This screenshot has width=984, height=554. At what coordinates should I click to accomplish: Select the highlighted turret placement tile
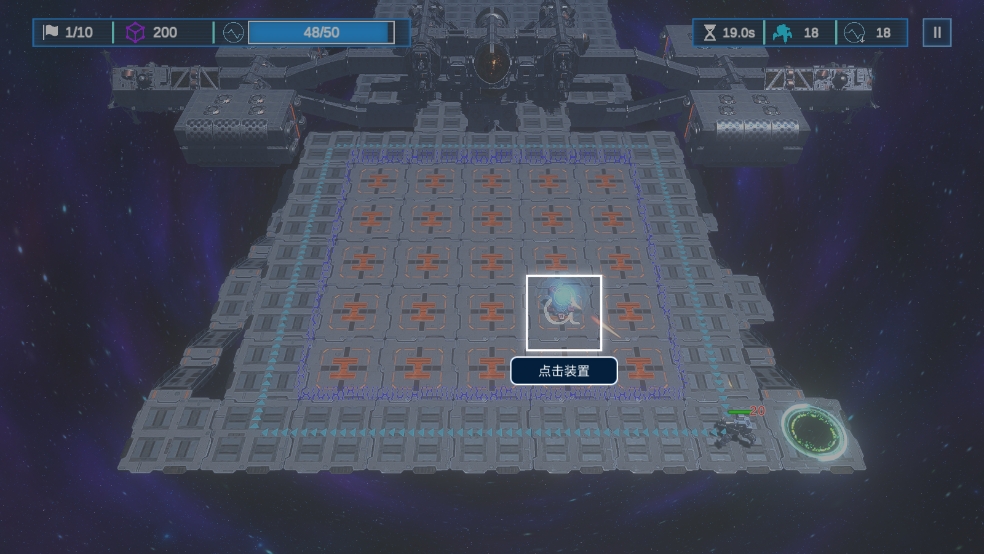click(564, 312)
